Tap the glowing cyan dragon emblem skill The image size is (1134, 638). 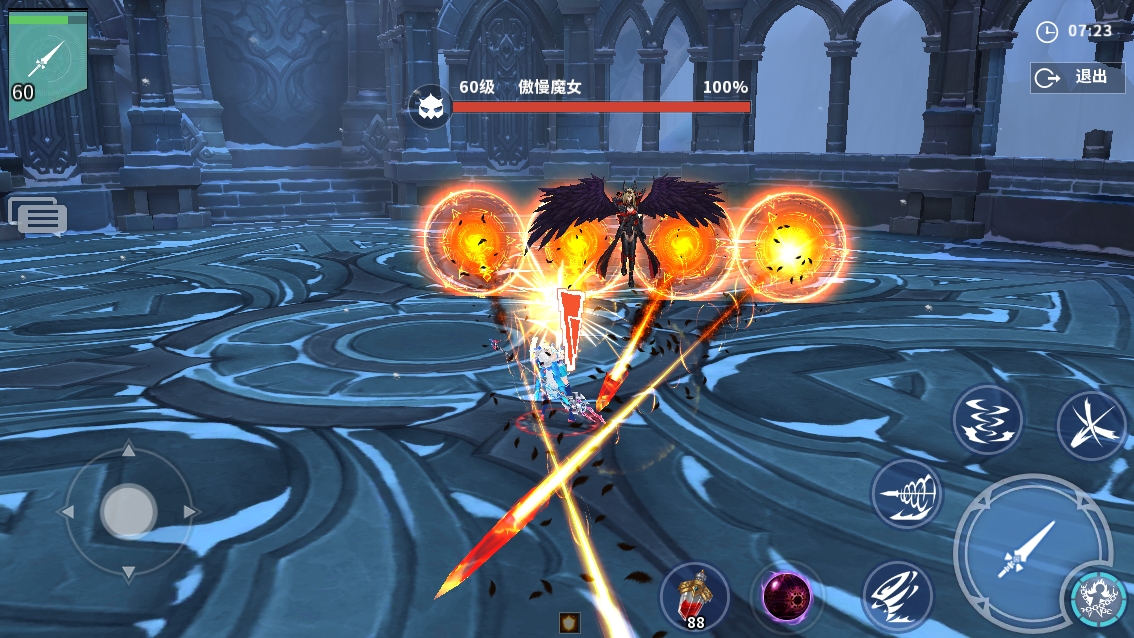tap(1097, 598)
